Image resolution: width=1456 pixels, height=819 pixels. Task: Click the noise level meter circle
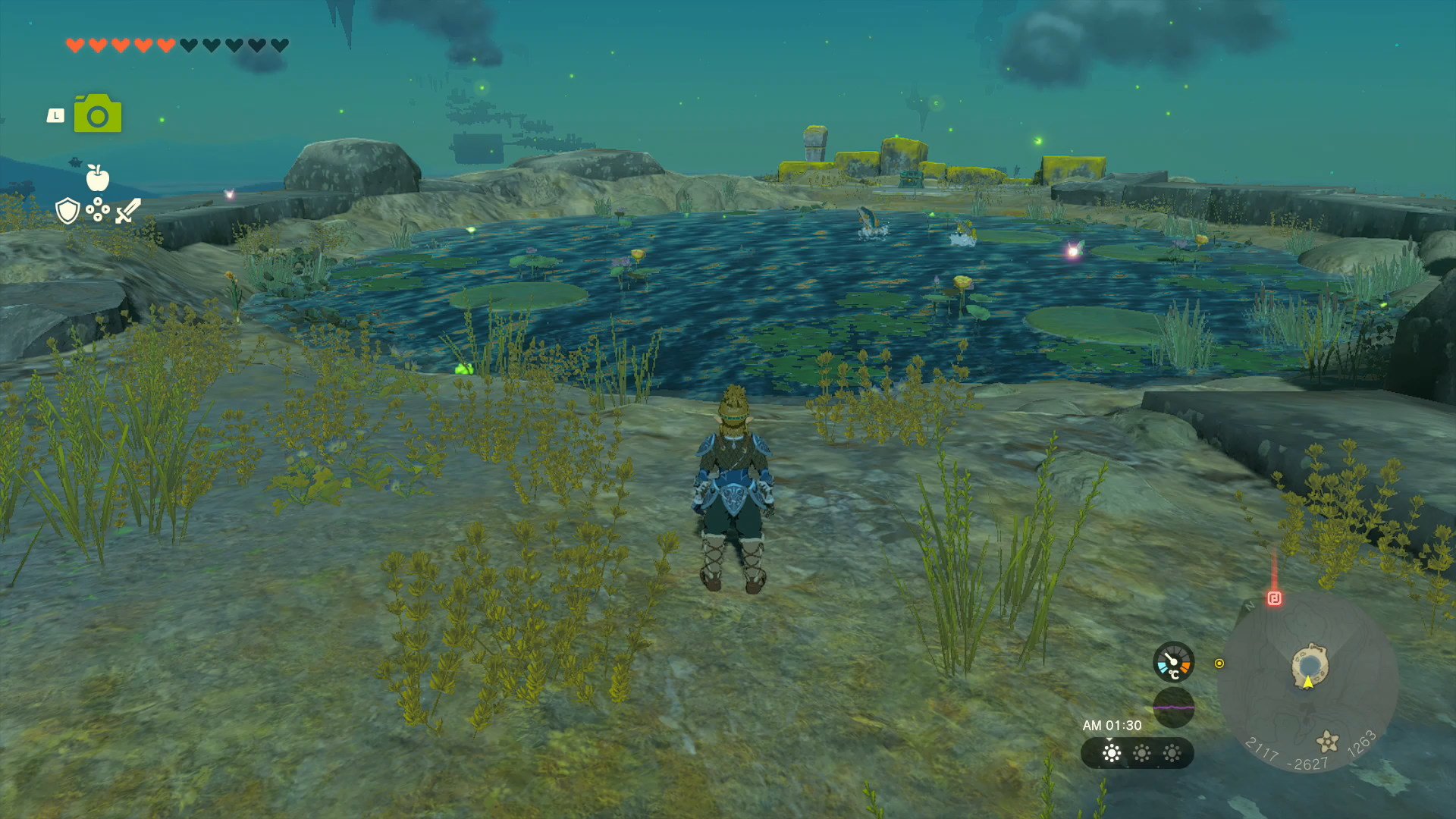pyautogui.click(x=1173, y=708)
